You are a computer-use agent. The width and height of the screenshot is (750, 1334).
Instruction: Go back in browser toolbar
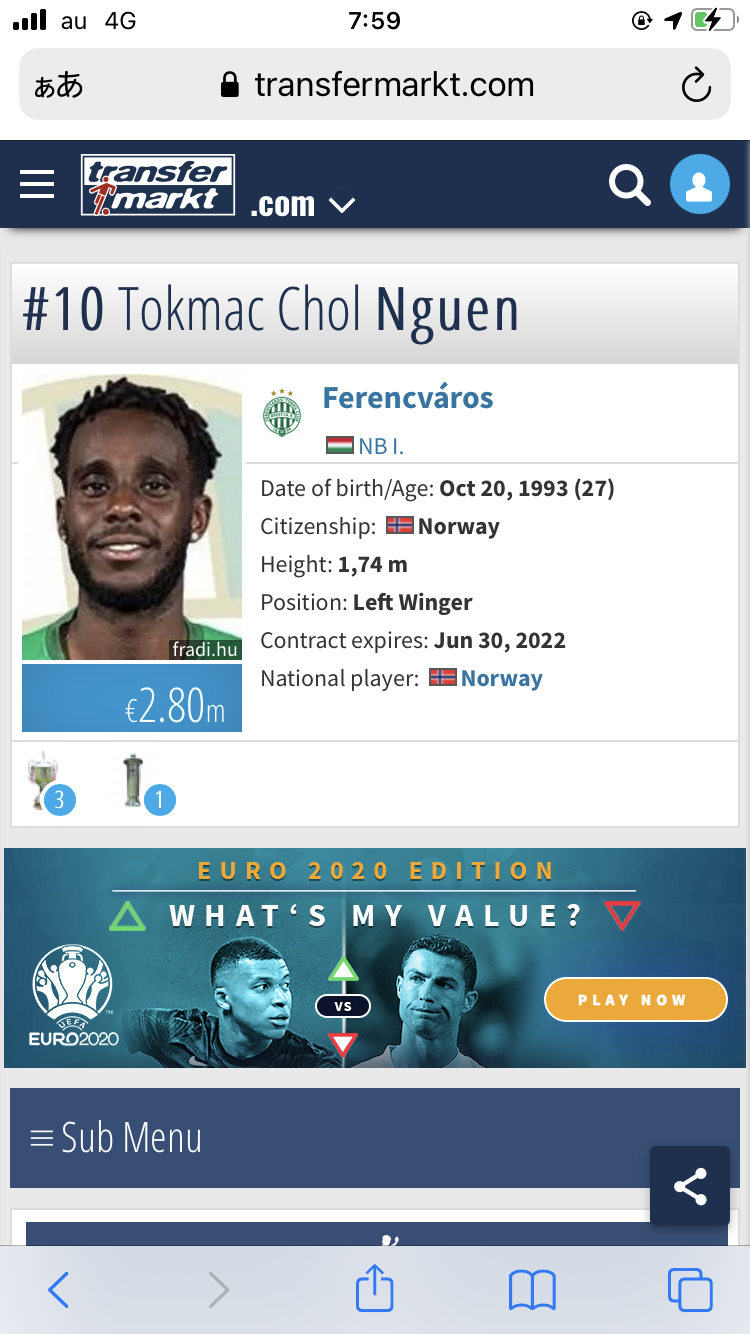(59, 1290)
